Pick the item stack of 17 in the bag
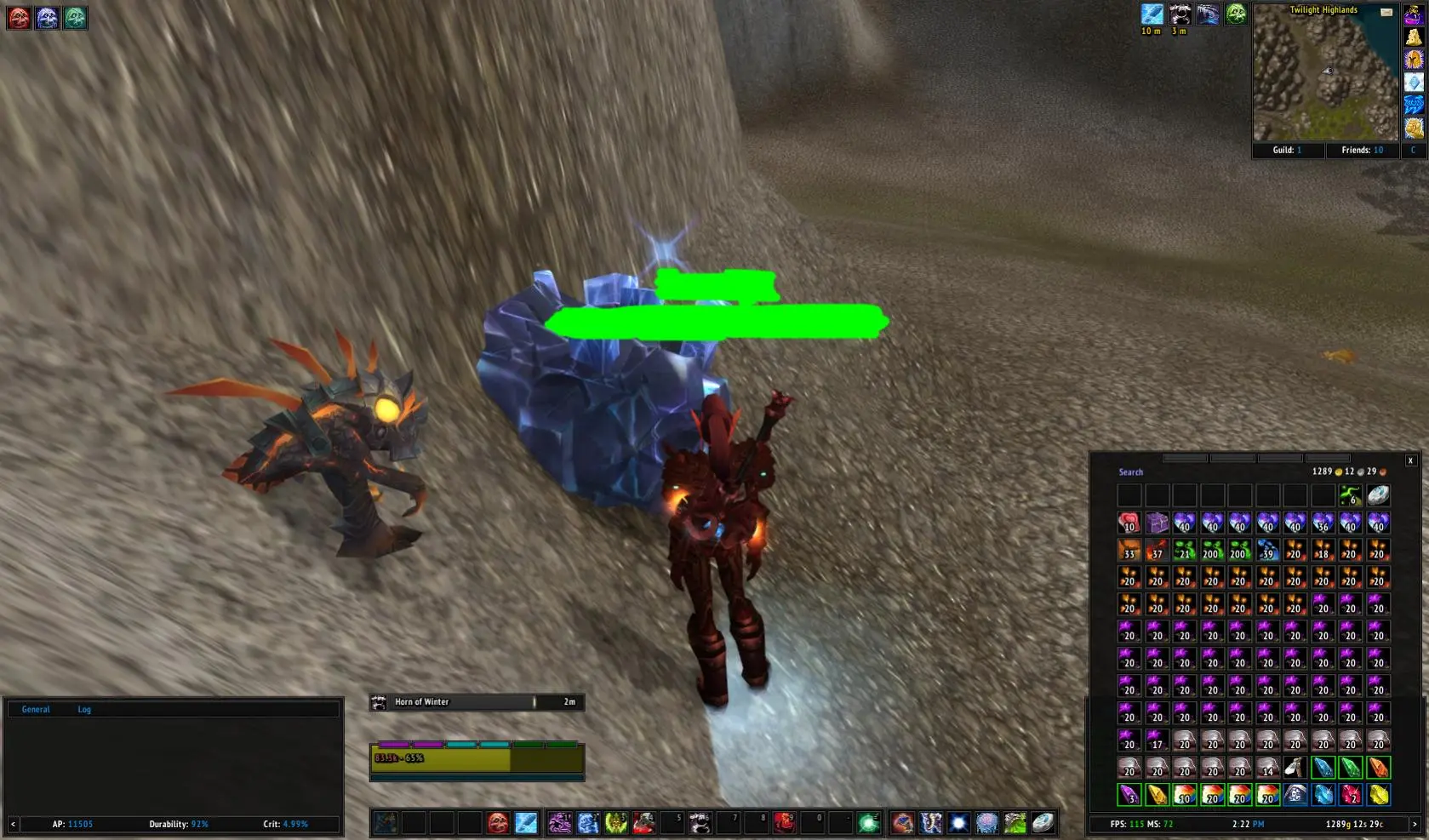The width and height of the screenshot is (1429, 840). (x=1157, y=740)
